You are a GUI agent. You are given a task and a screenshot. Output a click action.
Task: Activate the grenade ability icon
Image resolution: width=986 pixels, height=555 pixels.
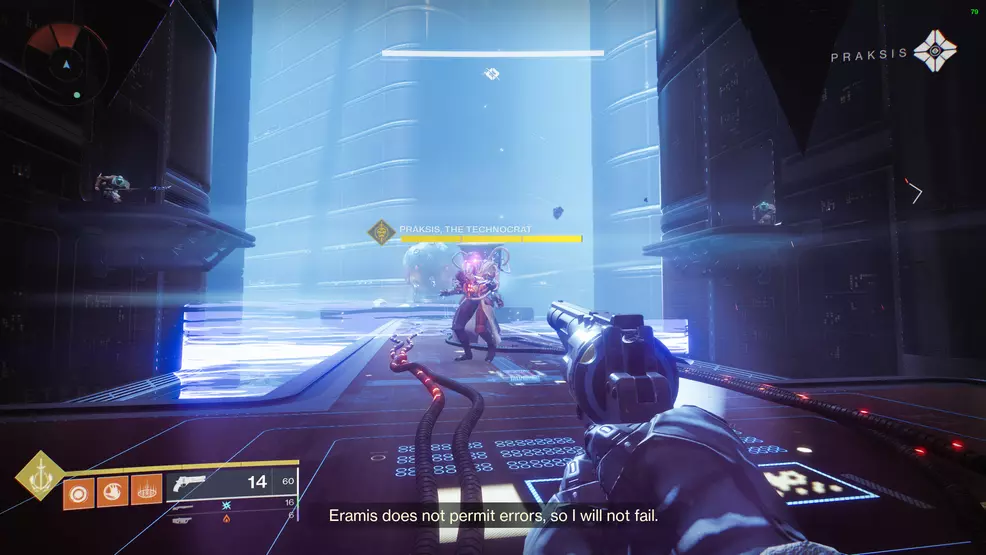coord(79,493)
